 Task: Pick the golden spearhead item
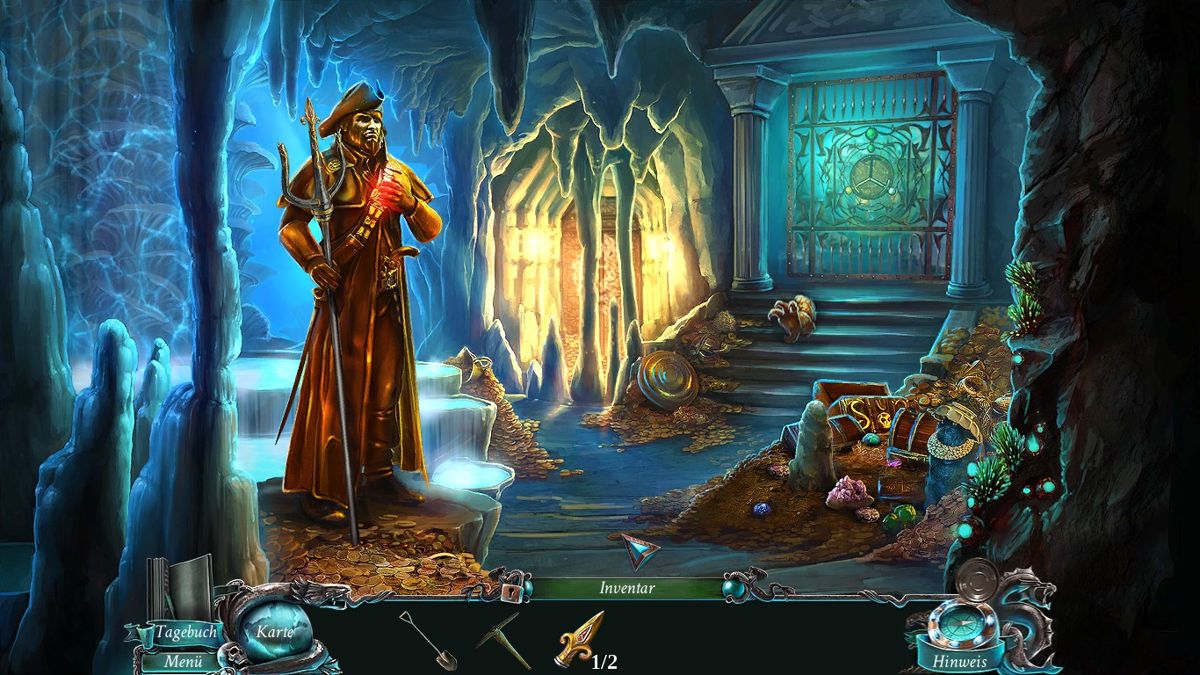tap(579, 640)
